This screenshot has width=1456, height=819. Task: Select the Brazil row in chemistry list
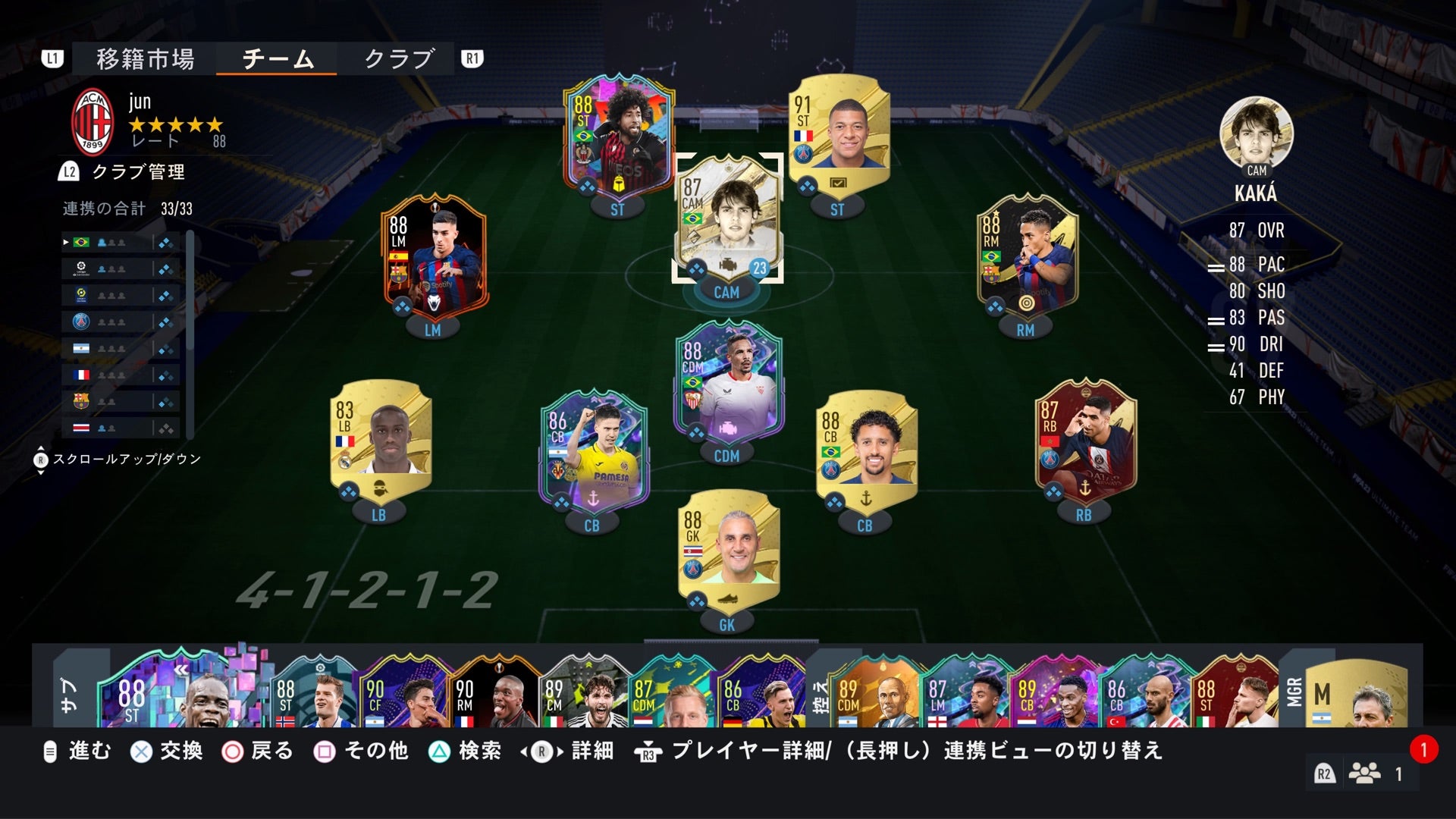pos(121,243)
